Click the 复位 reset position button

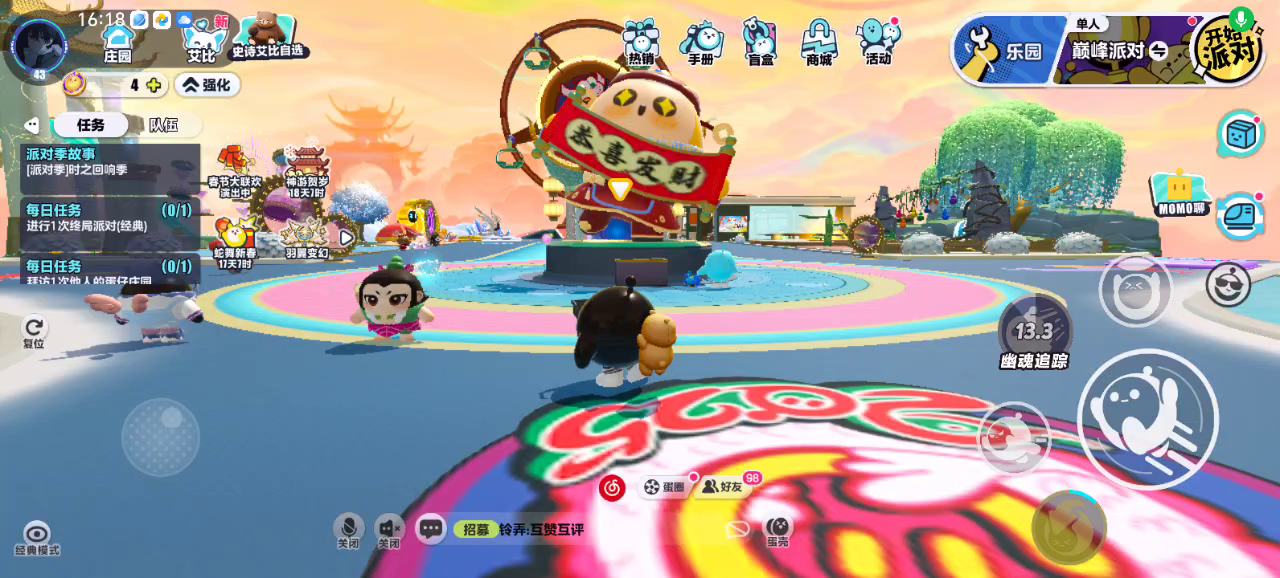coord(34,331)
